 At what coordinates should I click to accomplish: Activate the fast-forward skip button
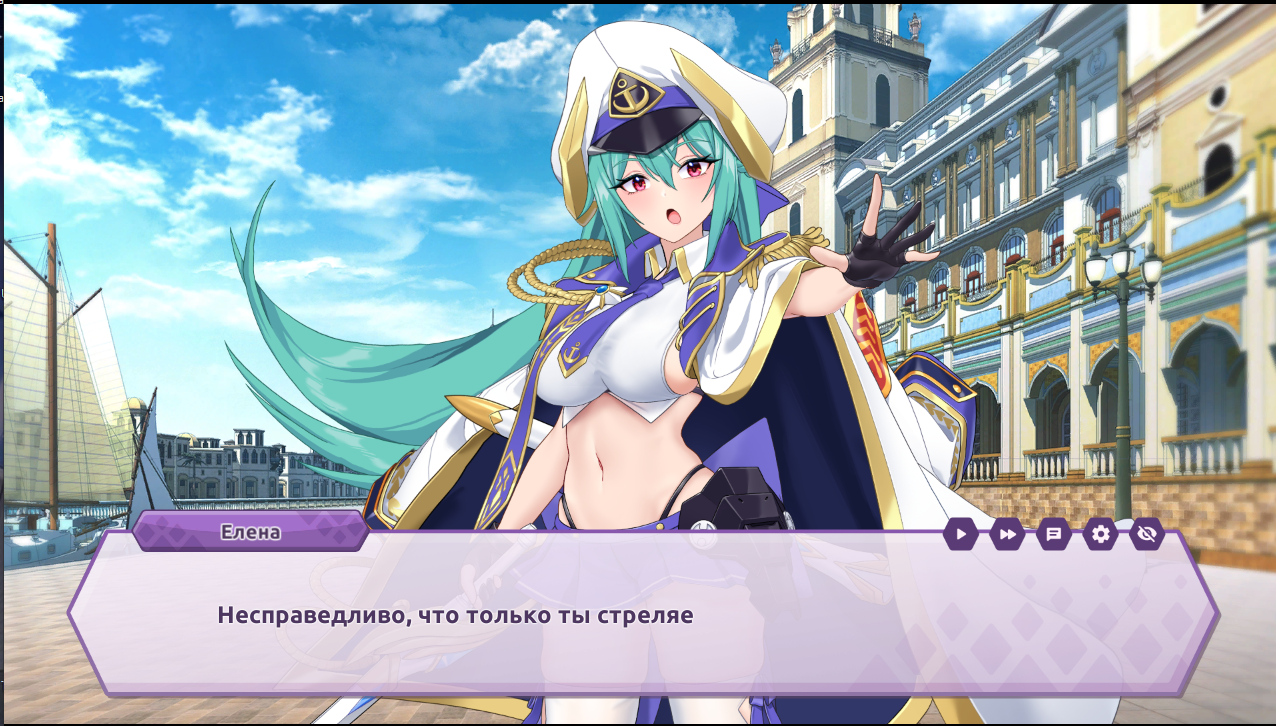pos(1007,534)
